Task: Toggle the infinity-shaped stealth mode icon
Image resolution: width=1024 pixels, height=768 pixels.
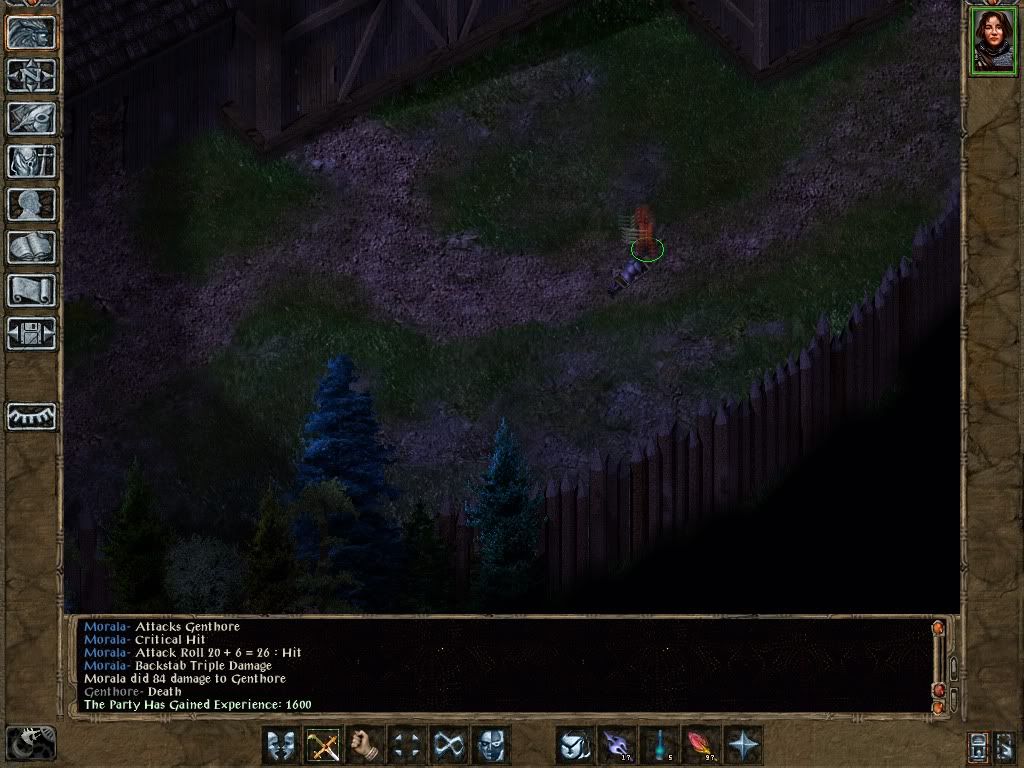Action: click(449, 745)
